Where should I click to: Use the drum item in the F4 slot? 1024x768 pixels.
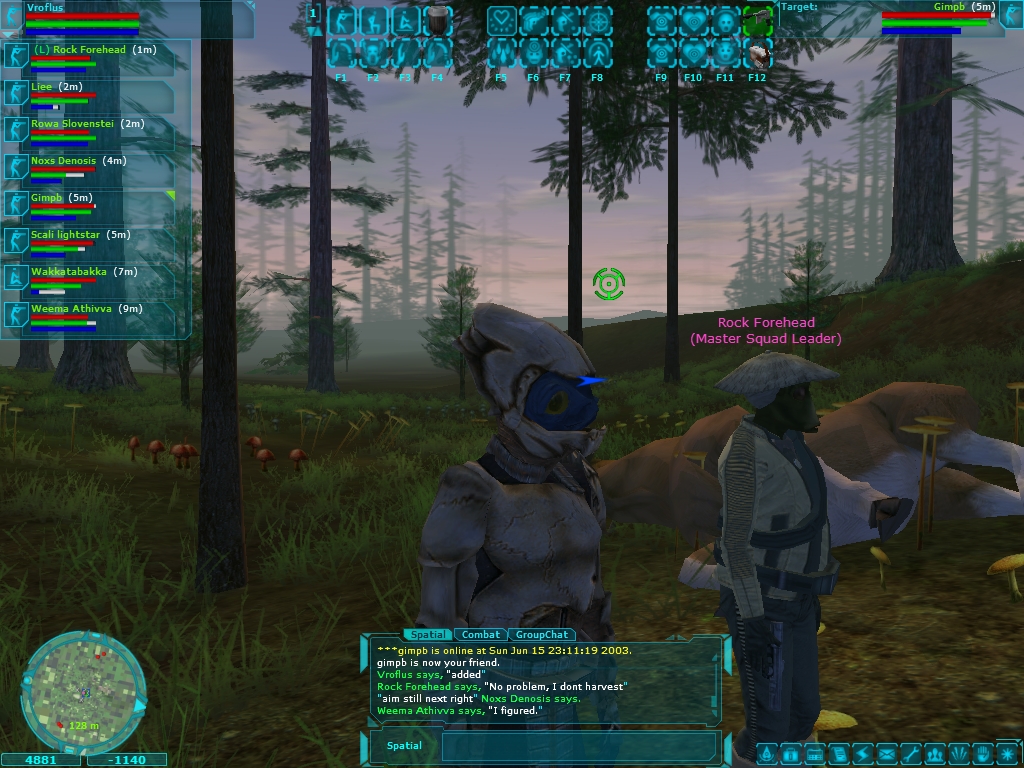coord(437,21)
